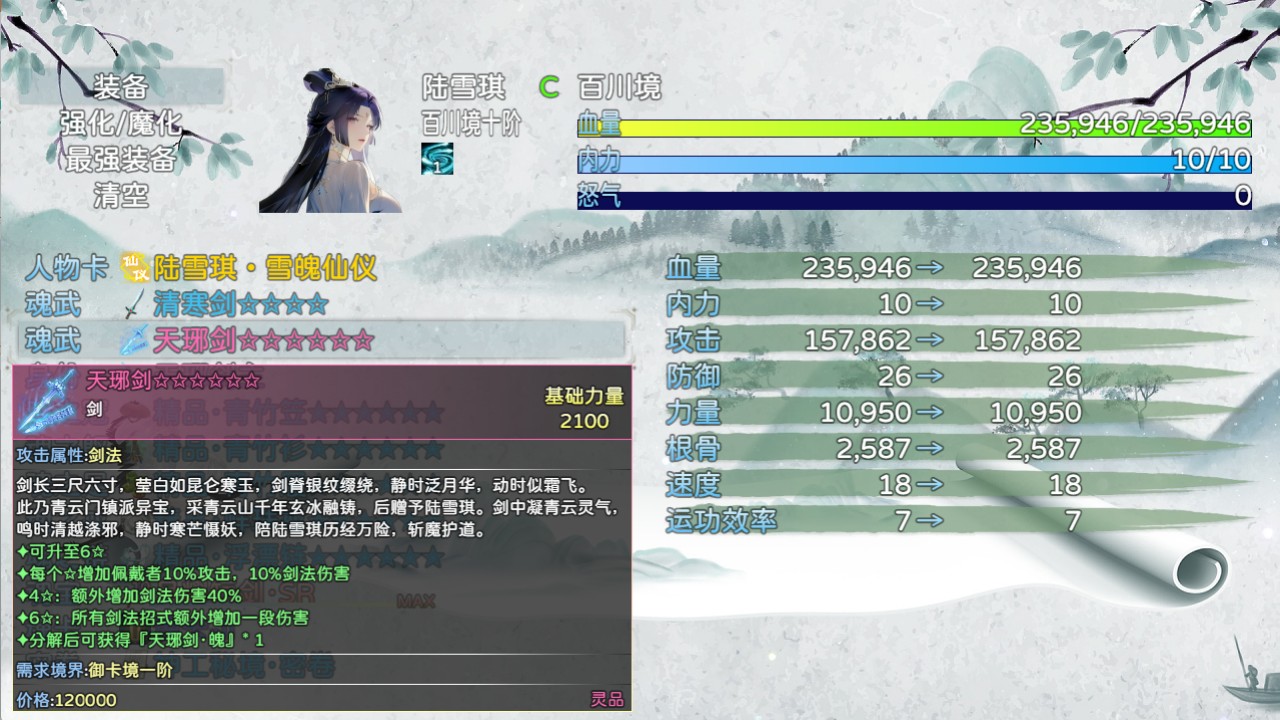Viewport: 1280px width, 720px height.
Task: Select the 天琊剑 soul weapon row
Action: pos(262,341)
